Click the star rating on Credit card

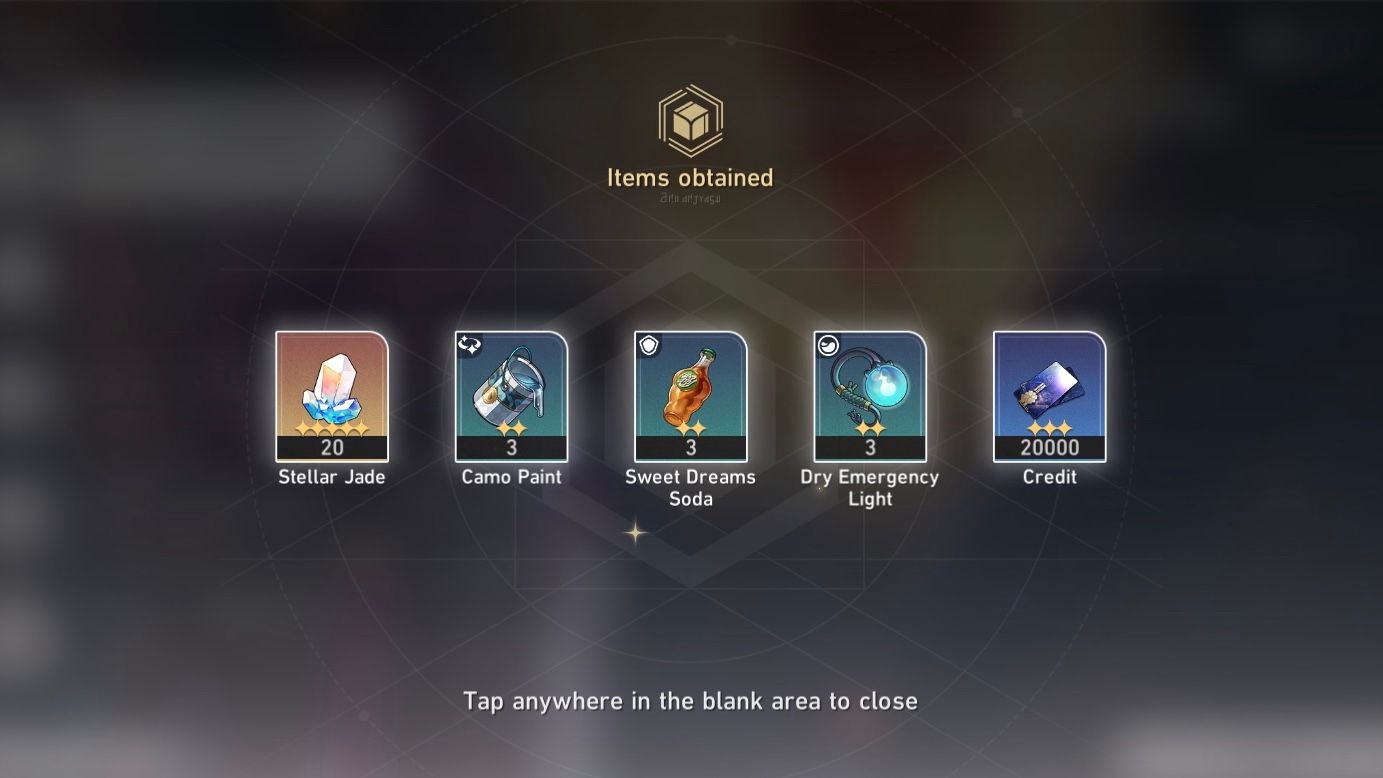(1048, 430)
